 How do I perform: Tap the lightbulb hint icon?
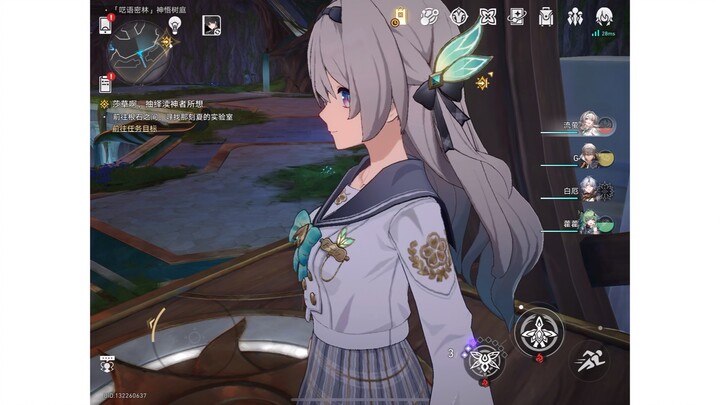tap(175, 24)
